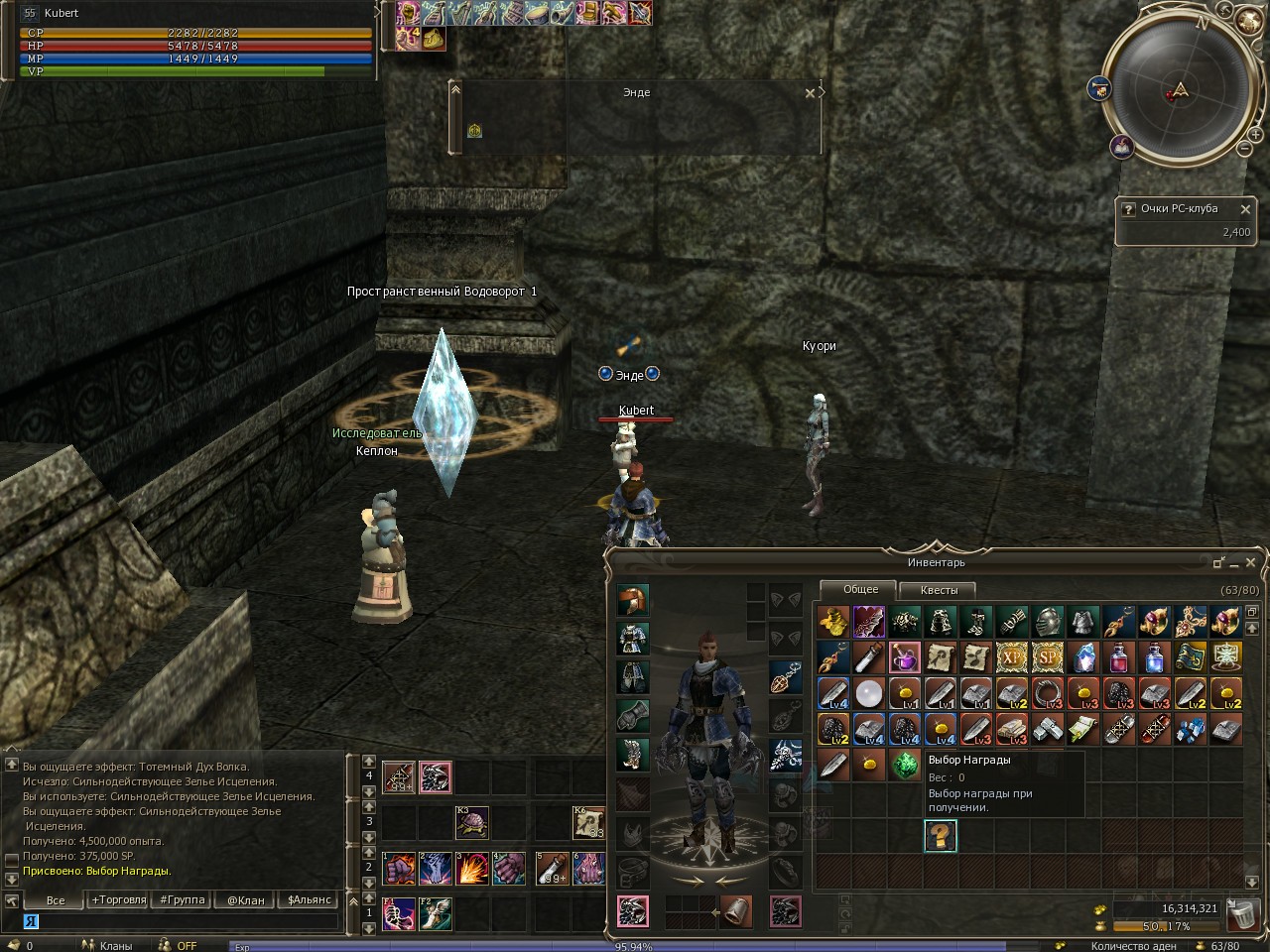Screen dimensions: 1270x952
Task: Close the Энде target window
Action: [x=810, y=93]
